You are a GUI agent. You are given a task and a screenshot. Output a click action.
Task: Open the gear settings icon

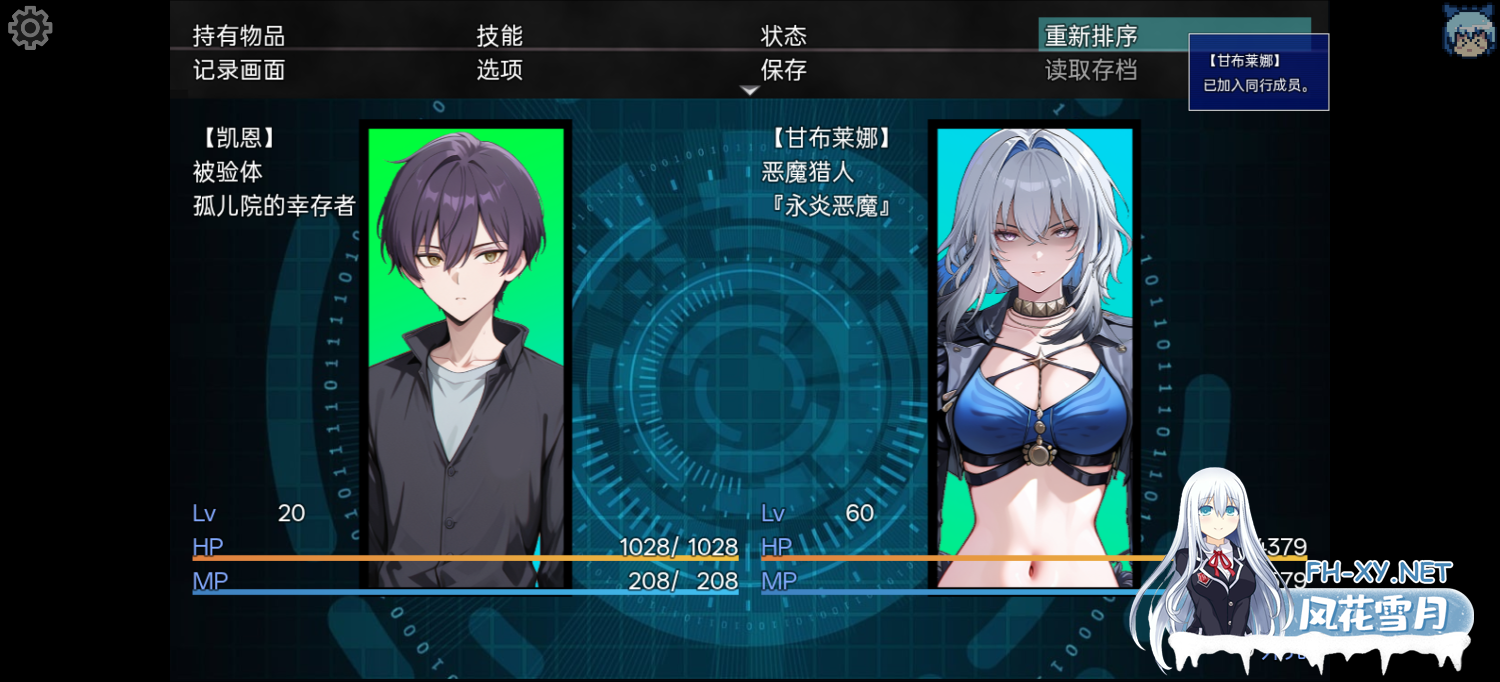[30, 28]
